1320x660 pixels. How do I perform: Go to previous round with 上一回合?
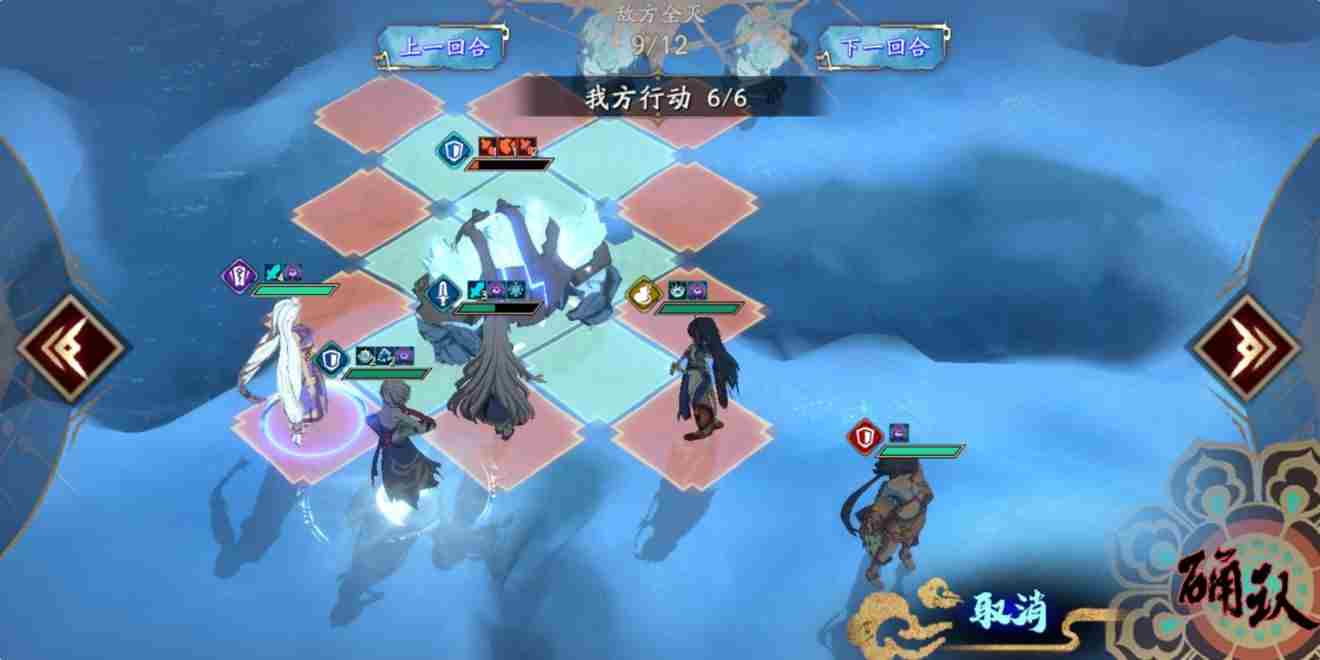tap(444, 47)
